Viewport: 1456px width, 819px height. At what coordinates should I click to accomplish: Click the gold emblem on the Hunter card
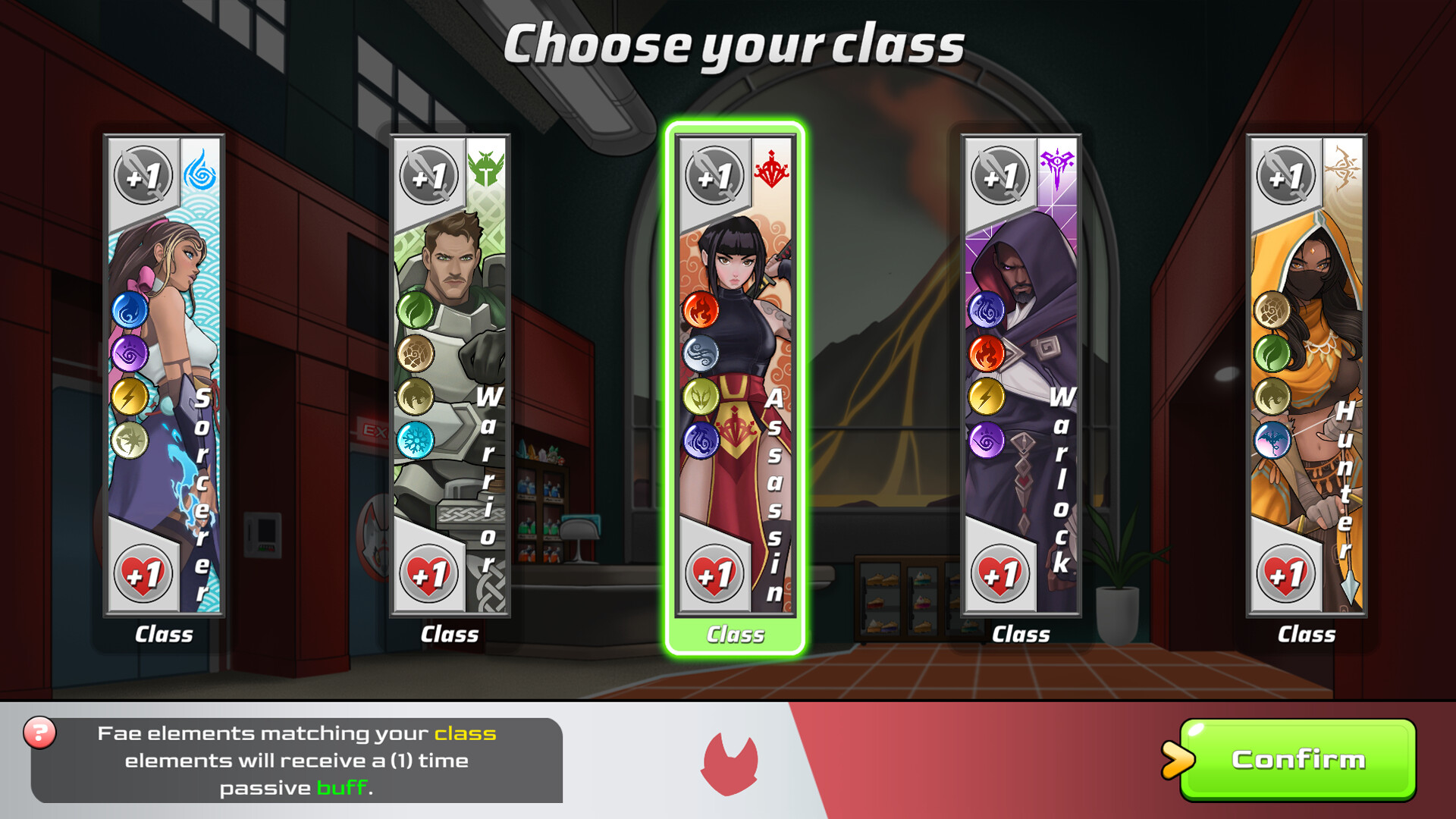[1344, 168]
